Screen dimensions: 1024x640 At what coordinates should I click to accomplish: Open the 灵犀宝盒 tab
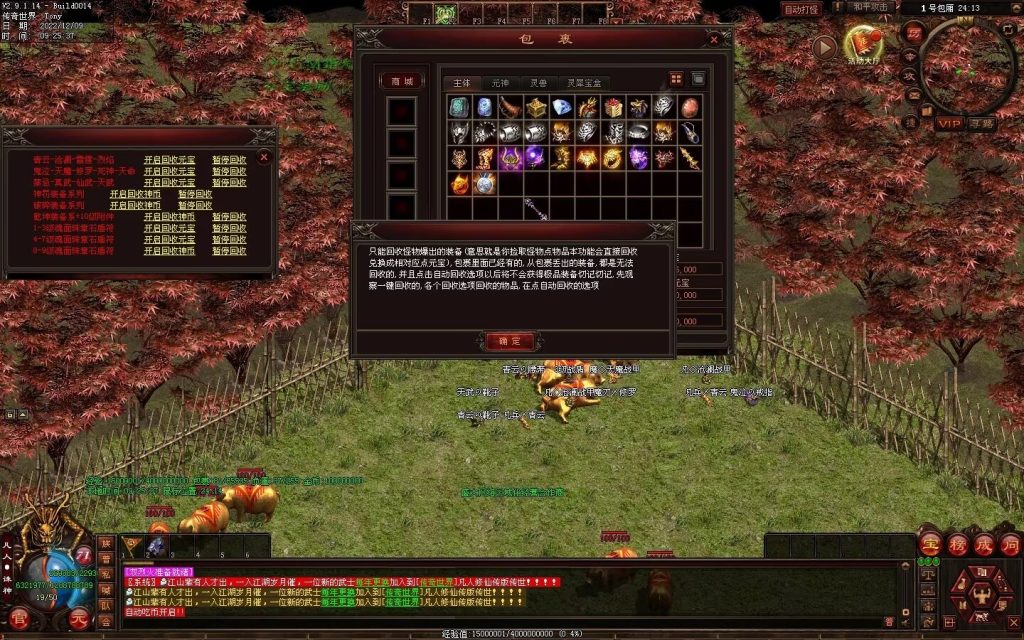tap(584, 82)
